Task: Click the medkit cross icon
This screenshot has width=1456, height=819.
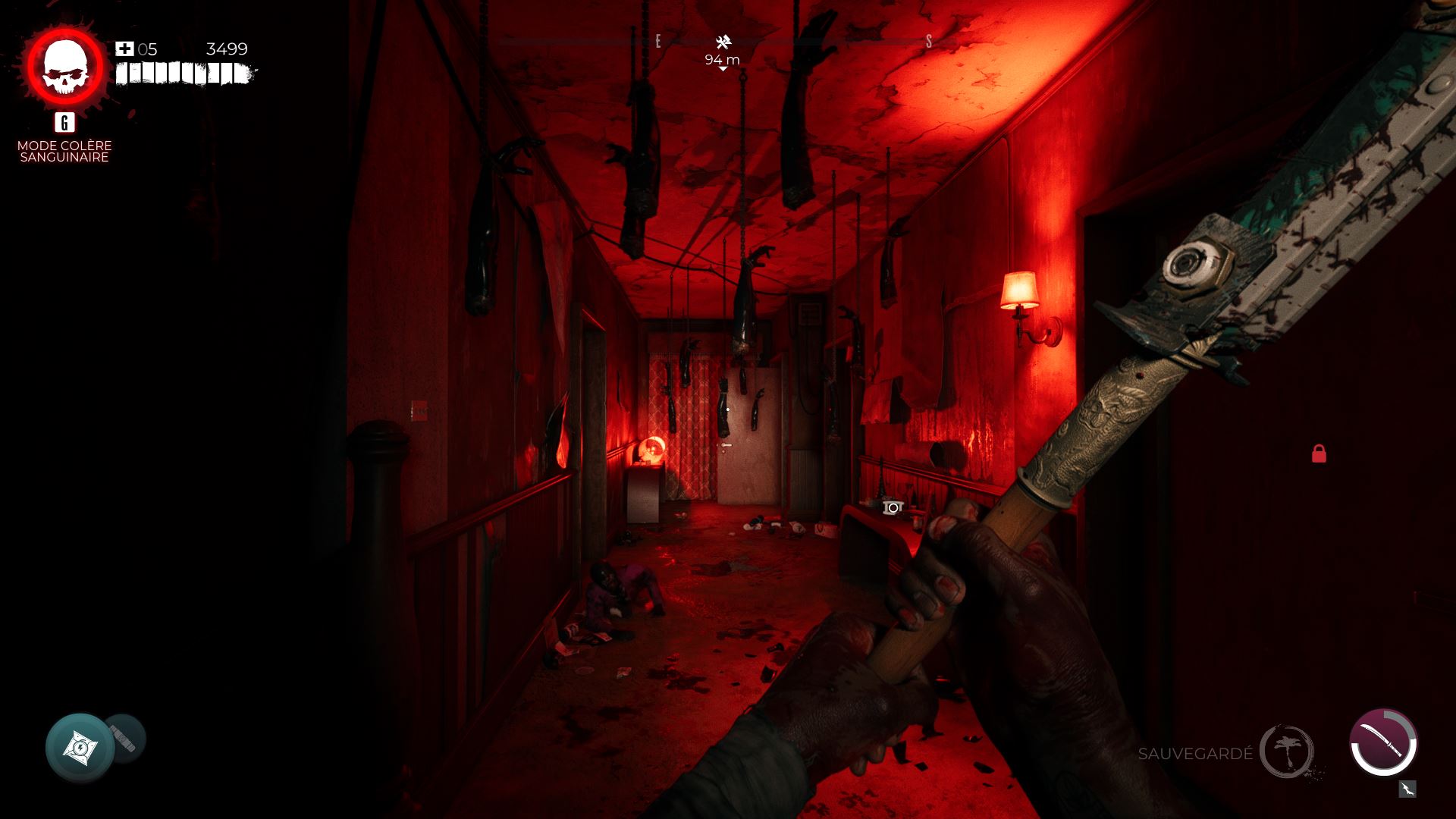Action: [124, 49]
